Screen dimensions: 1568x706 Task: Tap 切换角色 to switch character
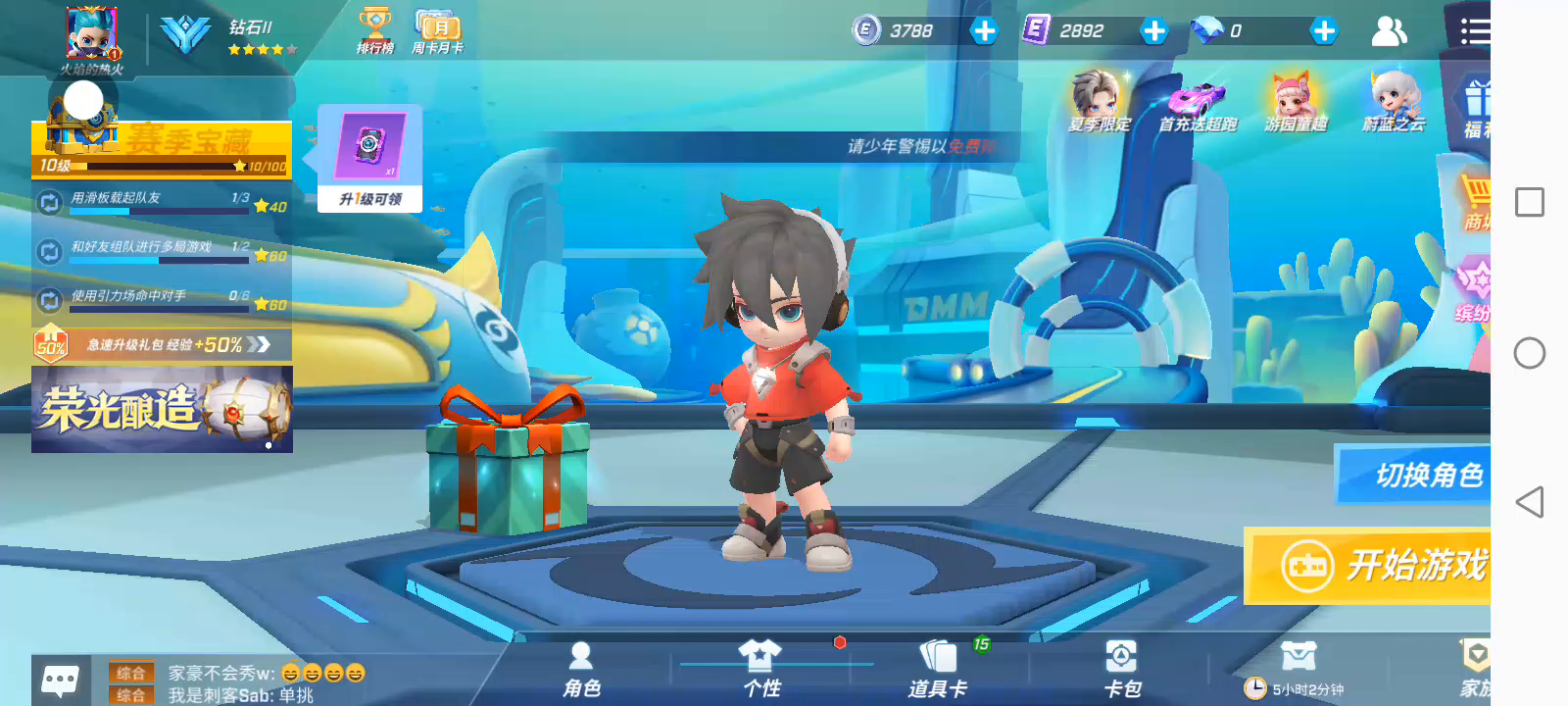[1416, 475]
